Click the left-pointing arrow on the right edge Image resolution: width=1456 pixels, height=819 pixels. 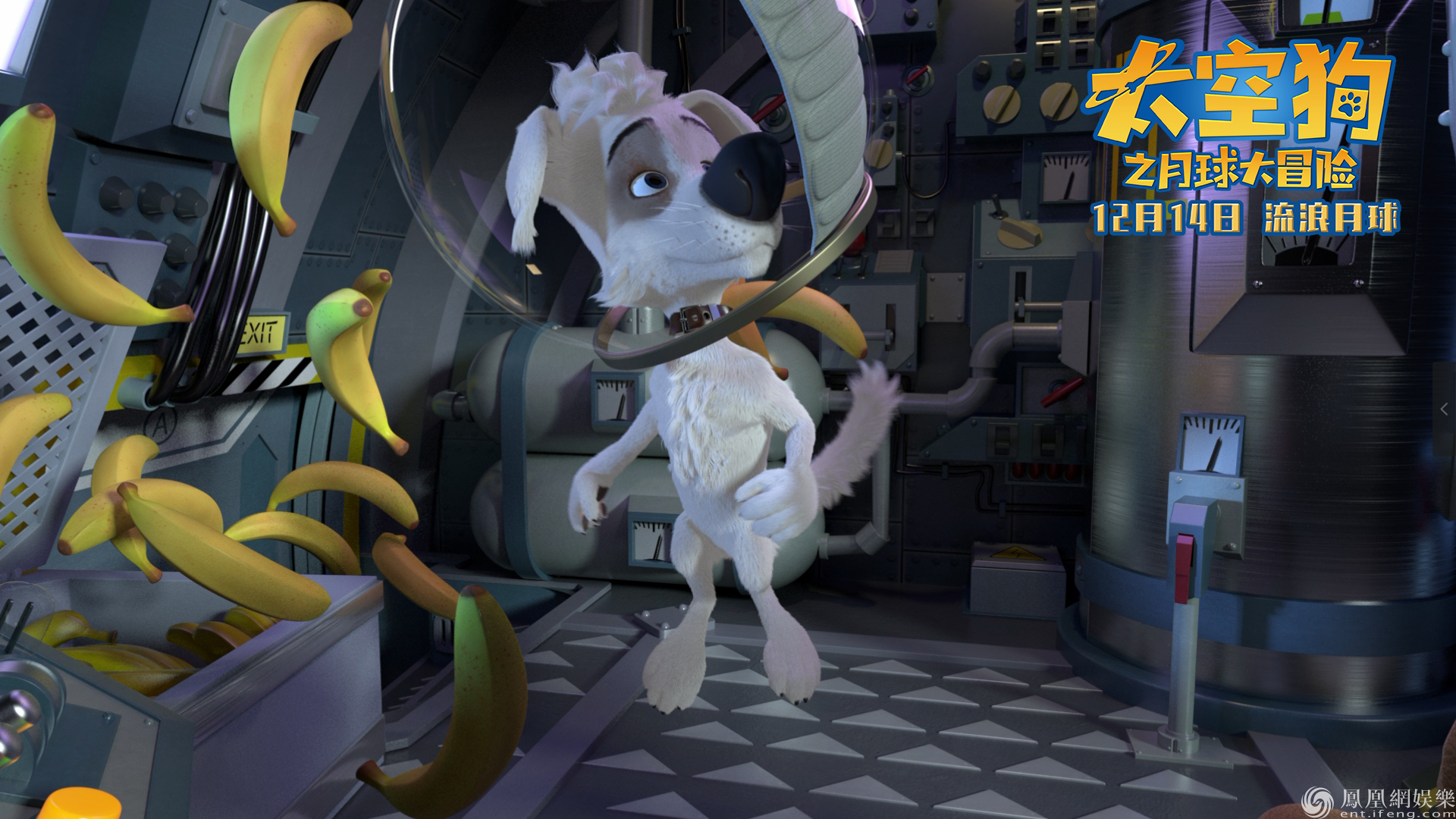click(1444, 409)
